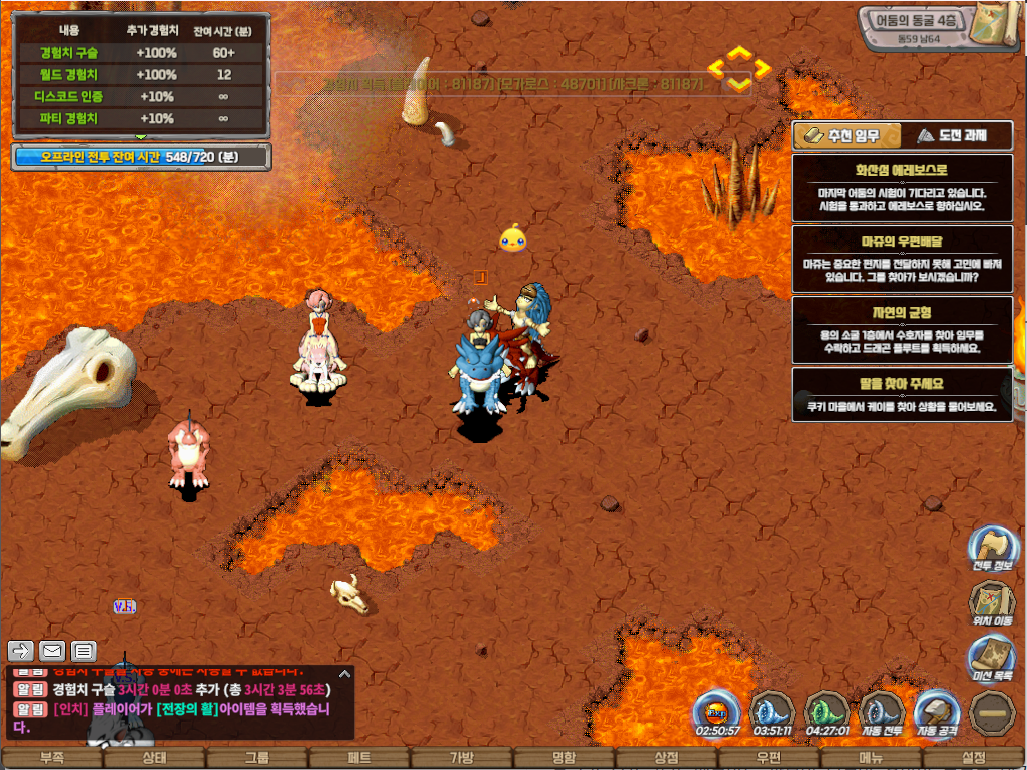Toggle 자동 전투 auto-battle icon
This screenshot has height=770, width=1027.
(882, 712)
